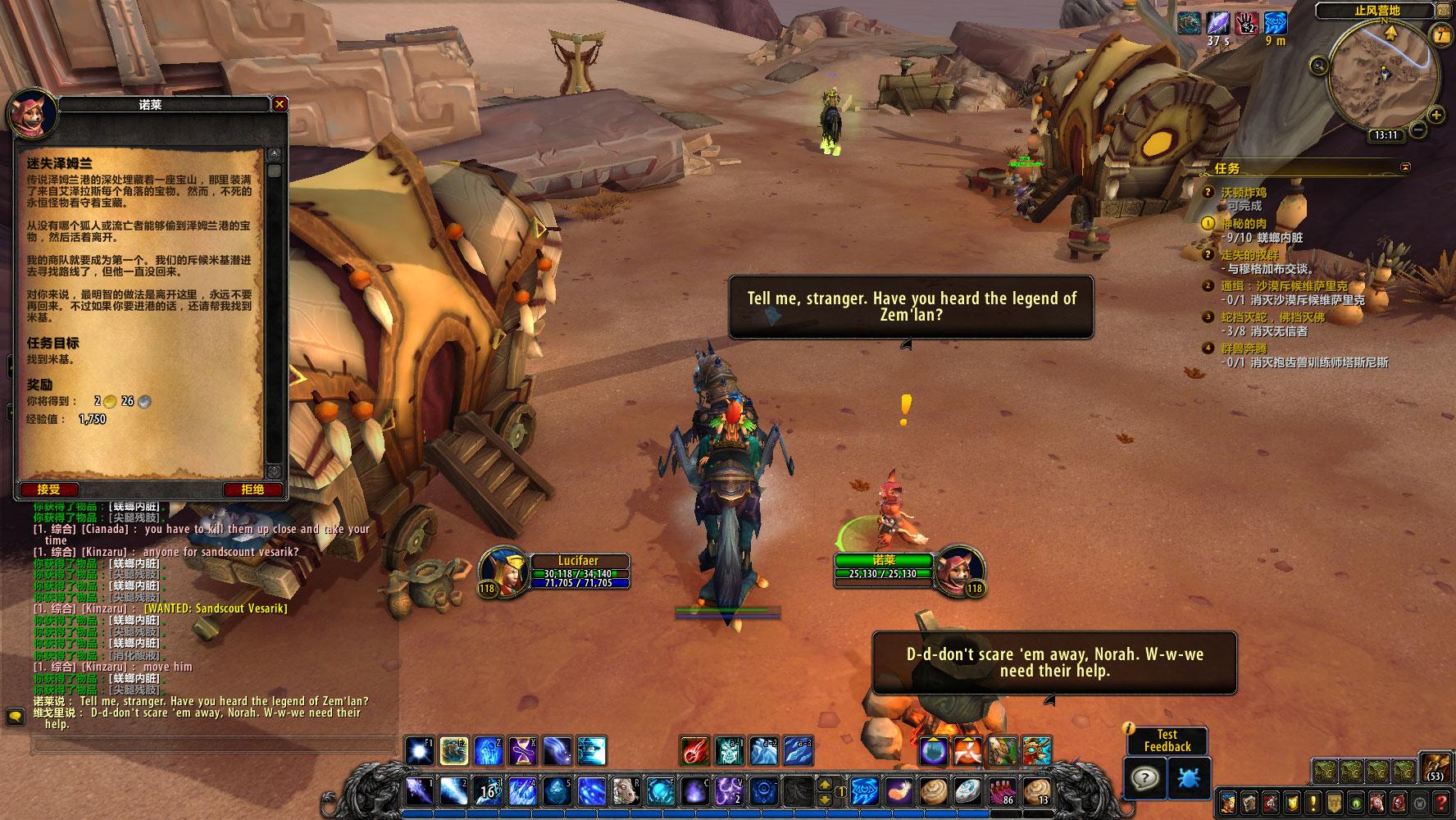Open the chat speech bubble button
1456x820 pixels.
click(15, 717)
